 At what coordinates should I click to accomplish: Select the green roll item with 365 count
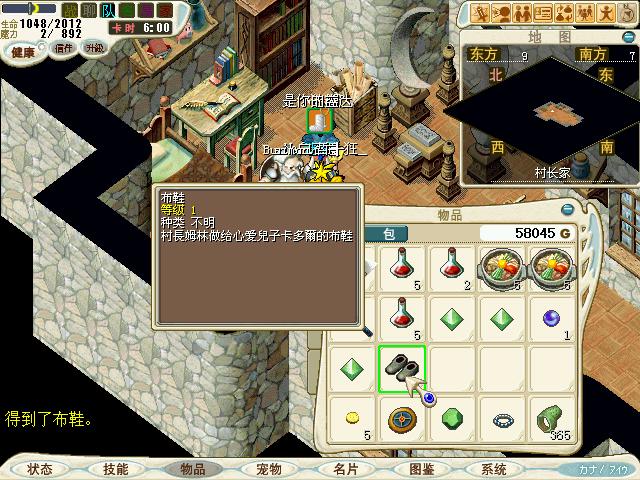550,418
